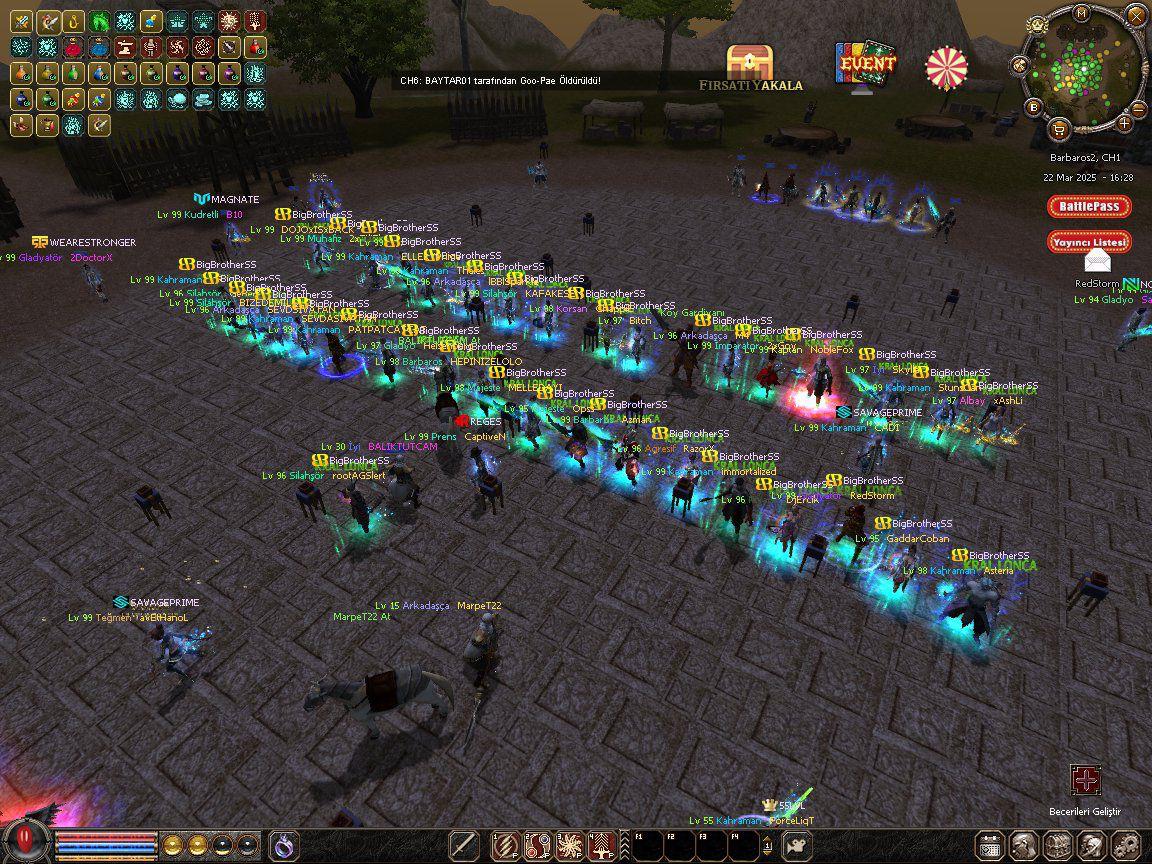1152x864 pixels.
Task: Click the green horse buff icon
Action: pyautogui.click(x=99, y=21)
